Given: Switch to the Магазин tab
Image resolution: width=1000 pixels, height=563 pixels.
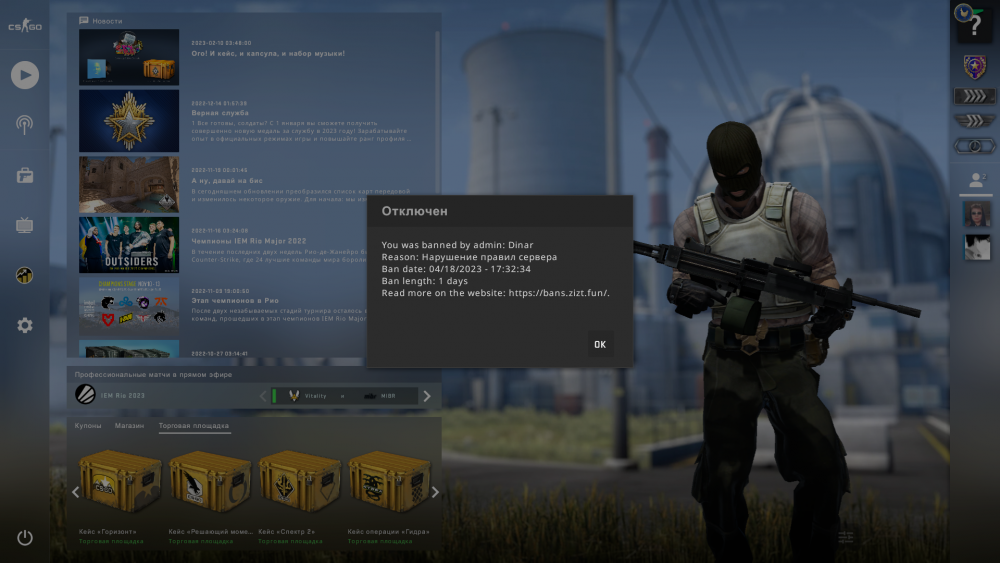Looking at the screenshot, I should click(x=129, y=425).
